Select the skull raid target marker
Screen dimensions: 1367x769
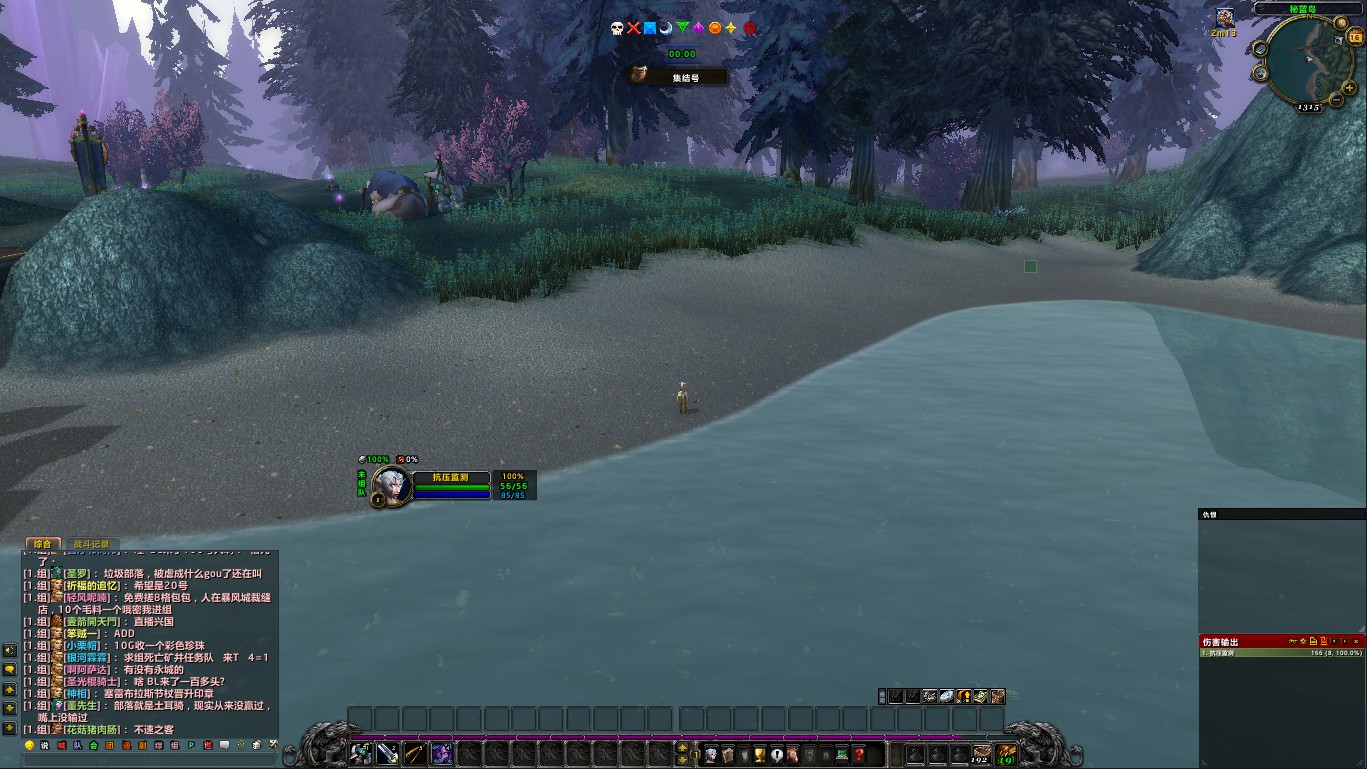pyautogui.click(x=617, y=28)
